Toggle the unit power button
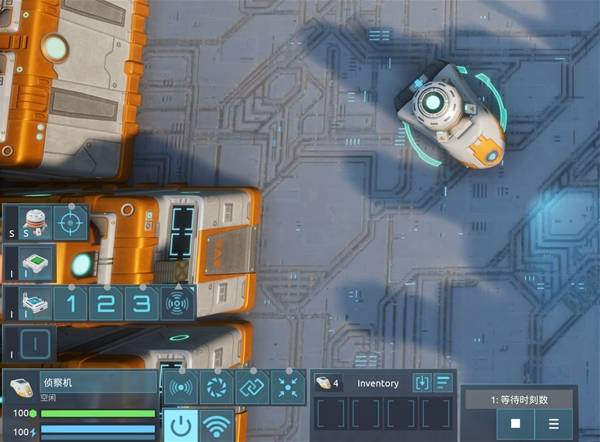 (180, 425)
